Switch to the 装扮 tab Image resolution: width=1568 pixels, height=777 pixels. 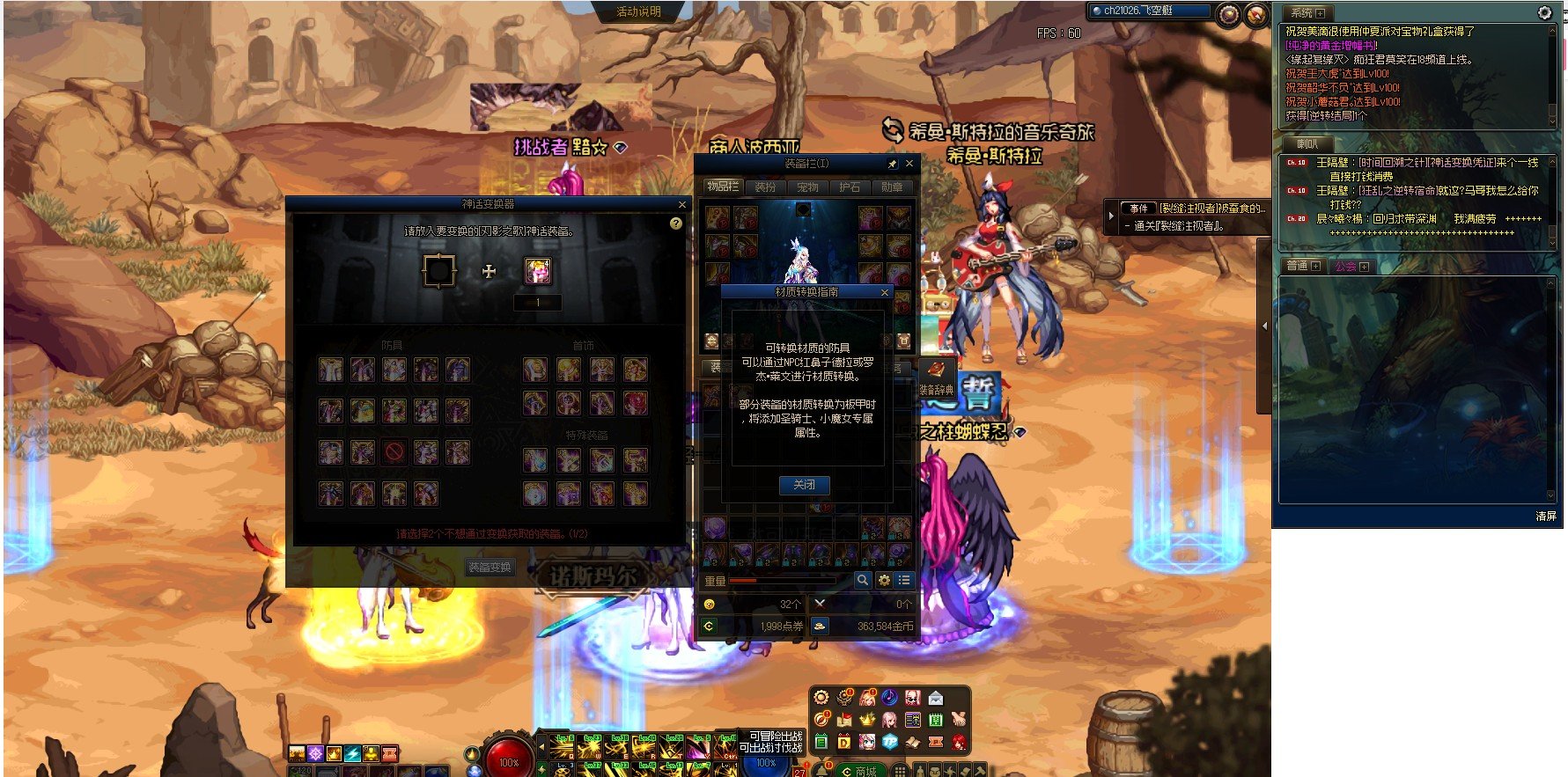(765, 187)
